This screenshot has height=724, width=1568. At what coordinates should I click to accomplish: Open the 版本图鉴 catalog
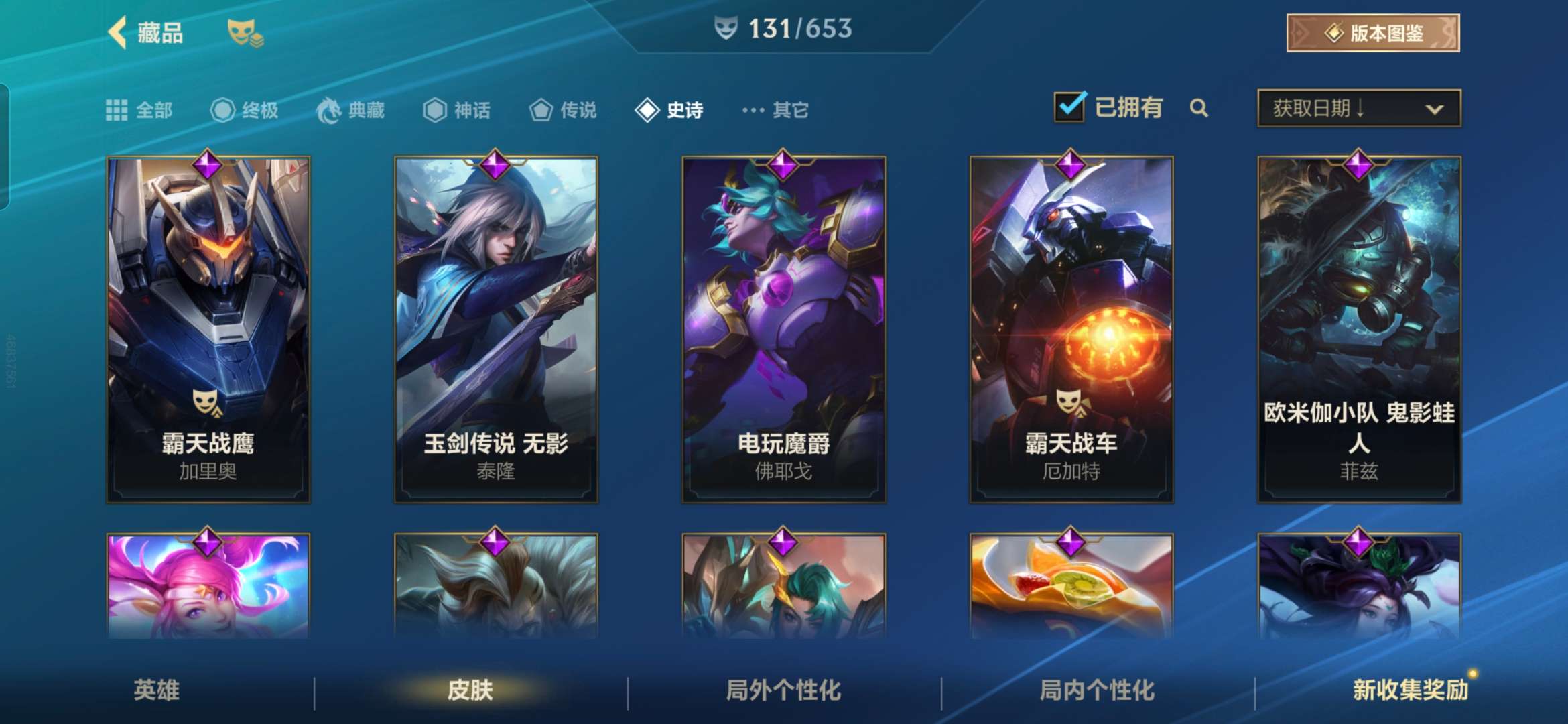(x=1372, y=33)
